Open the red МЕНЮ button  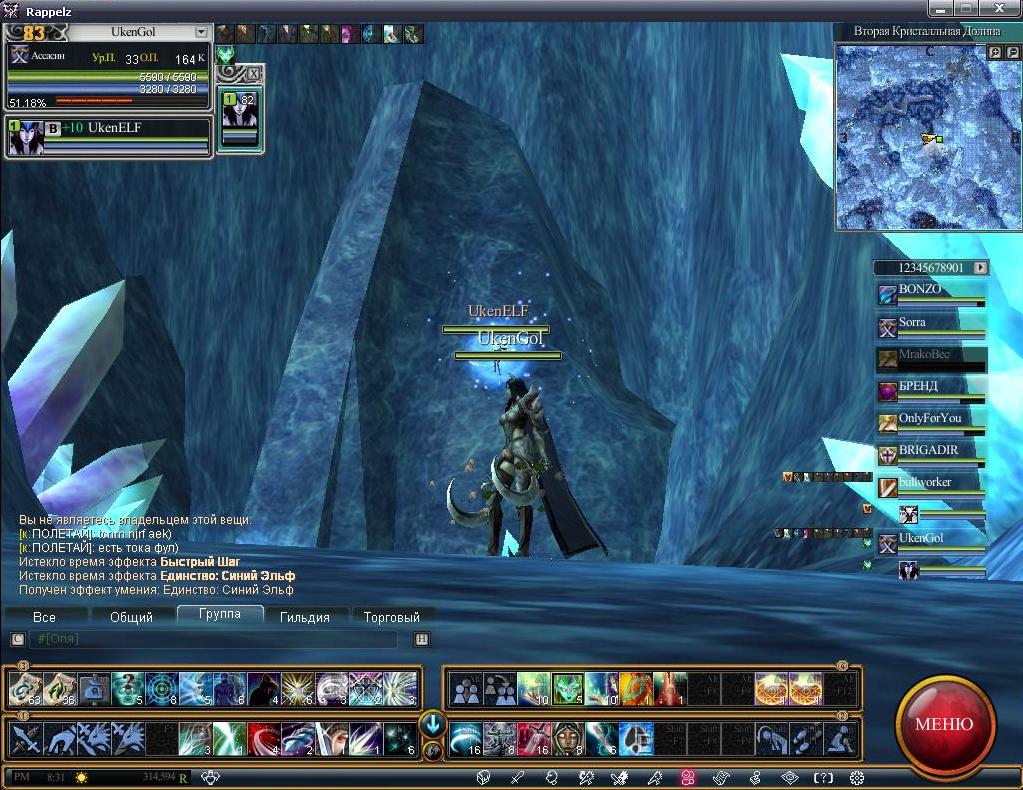click(x=943, y=724)
